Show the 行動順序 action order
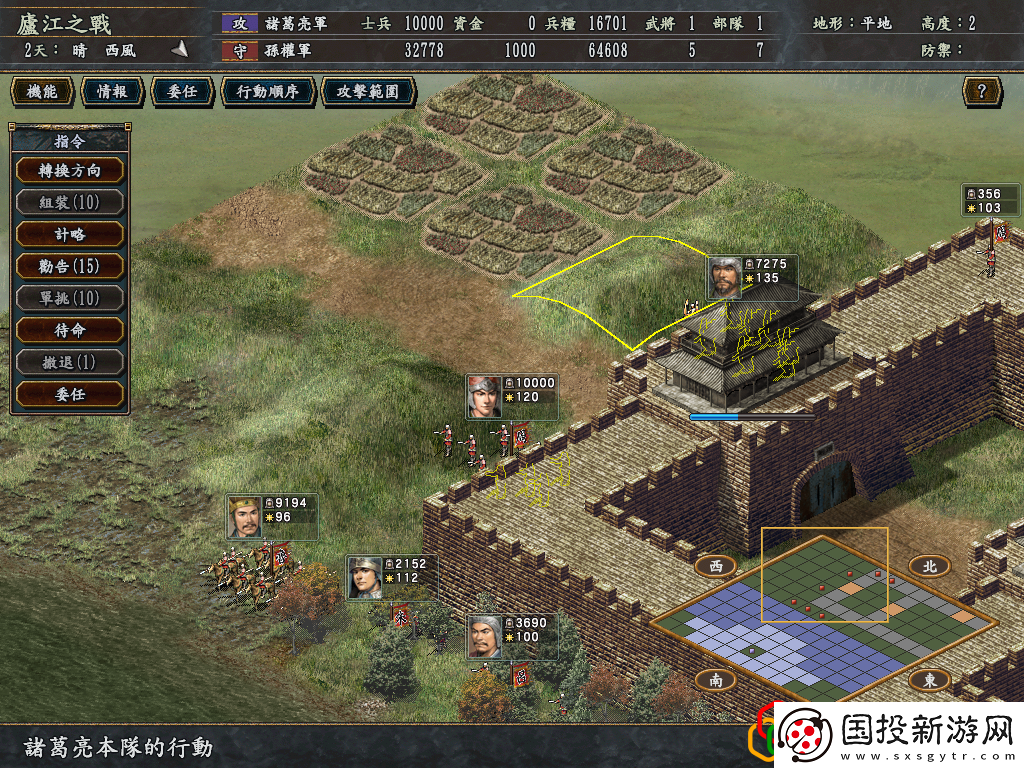 point(267,92)
